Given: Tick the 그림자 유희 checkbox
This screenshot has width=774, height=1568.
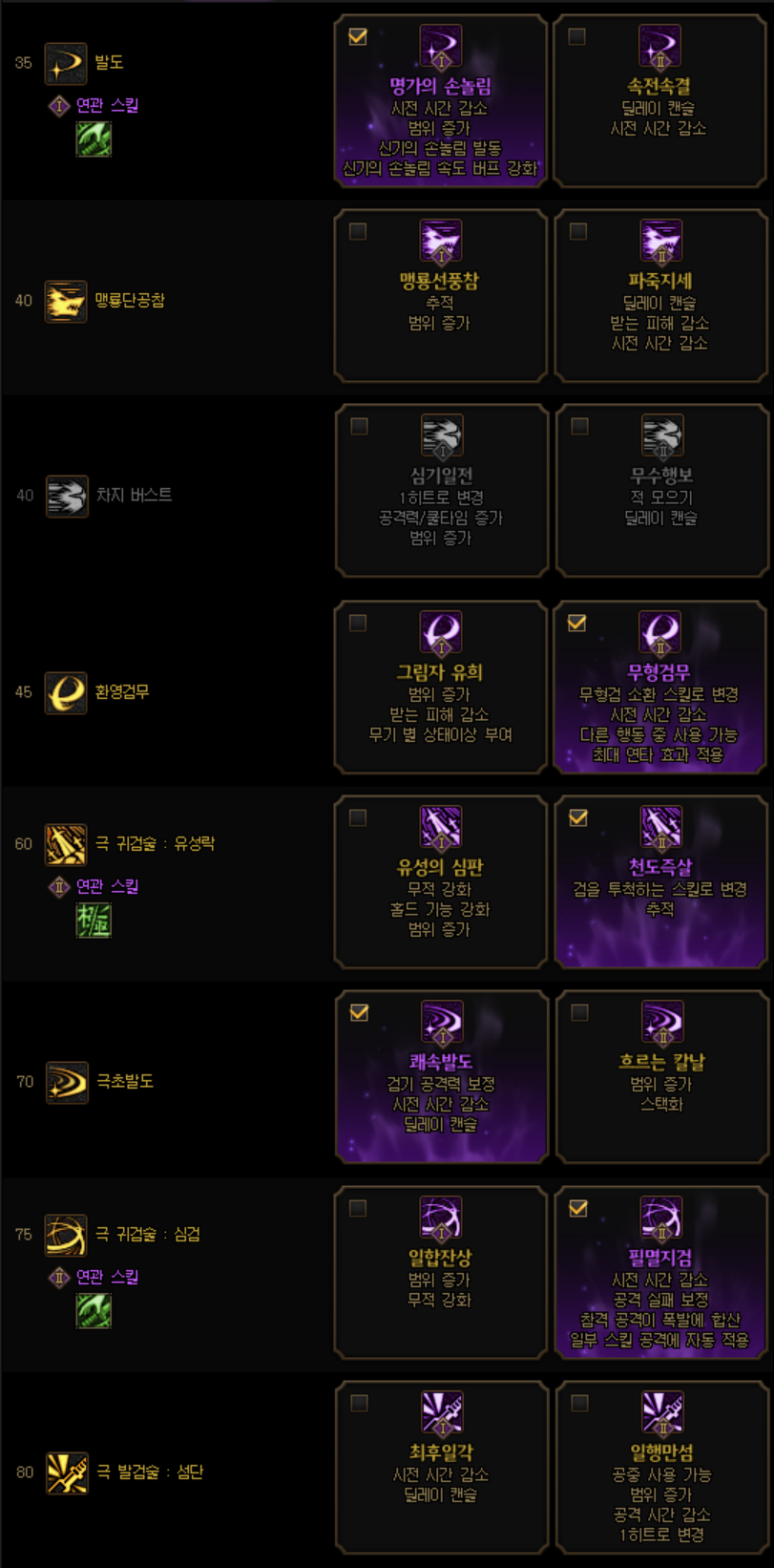Looking at the screenshot, I should (x=358, y=624).
